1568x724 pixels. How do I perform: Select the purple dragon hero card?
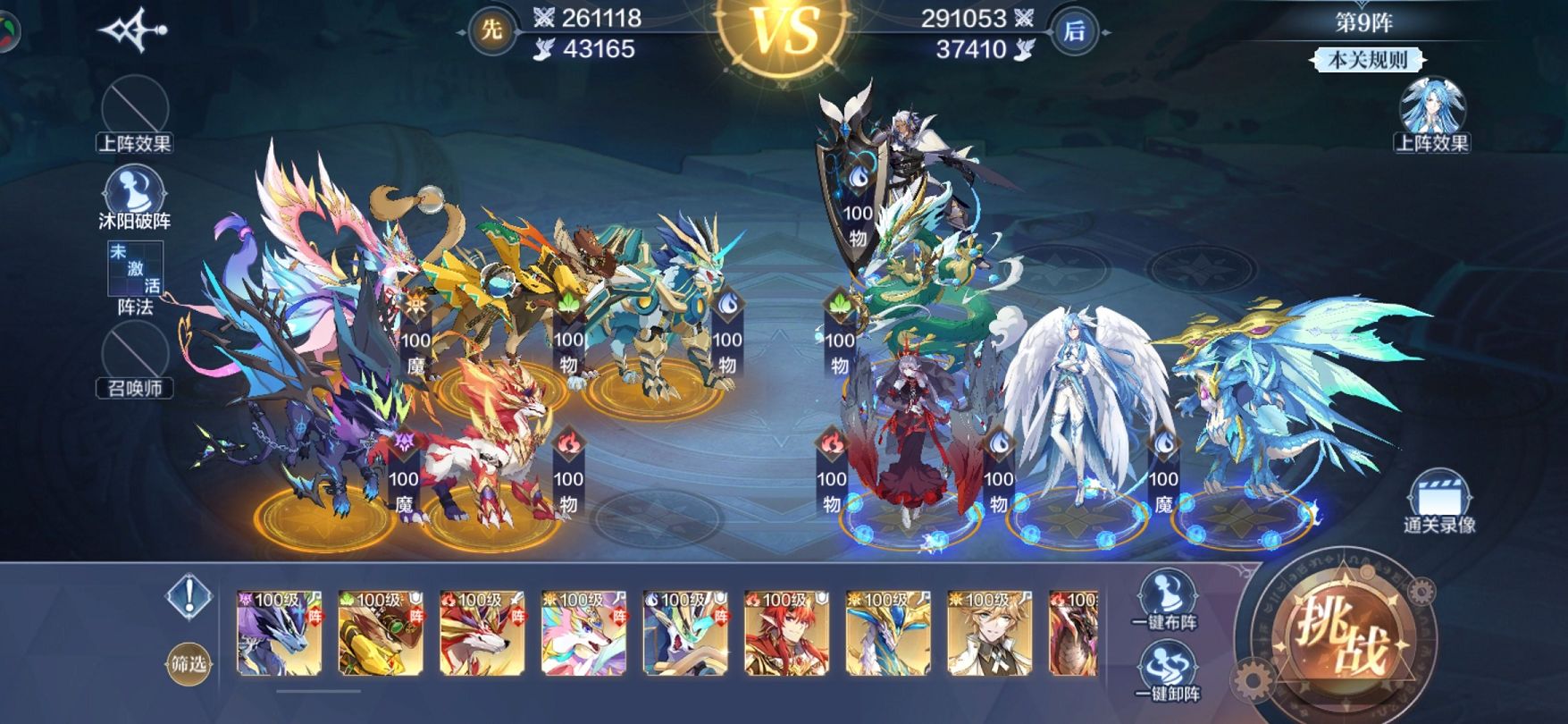(279, 633)
